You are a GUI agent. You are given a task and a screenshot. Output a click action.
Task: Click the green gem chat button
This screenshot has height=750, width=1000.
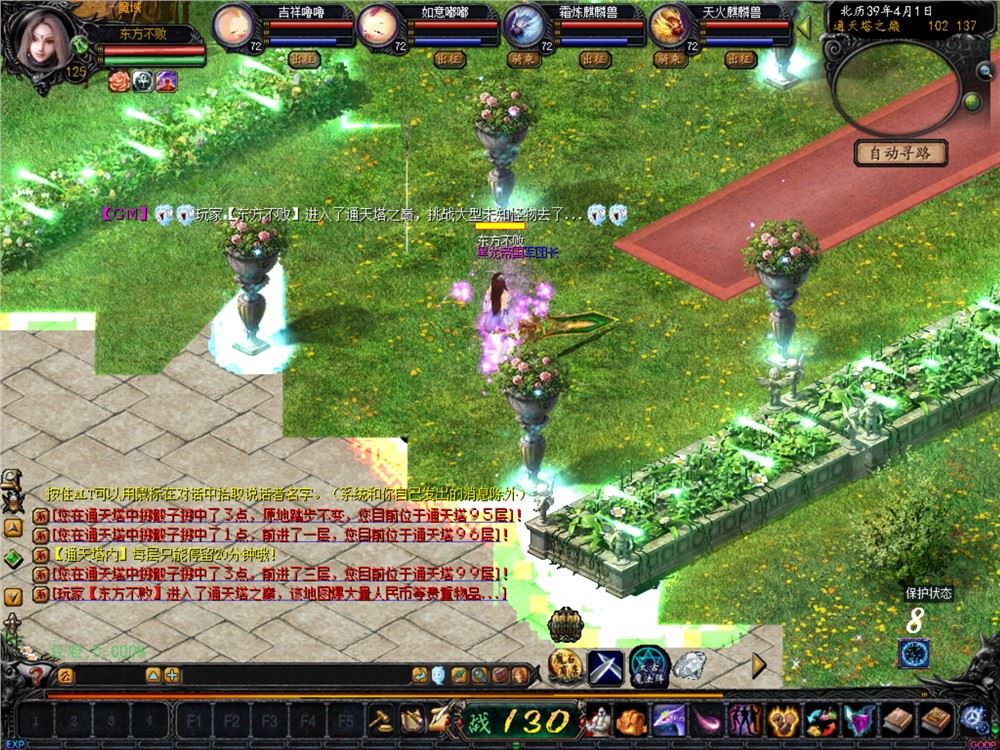[x=13, y=558]
